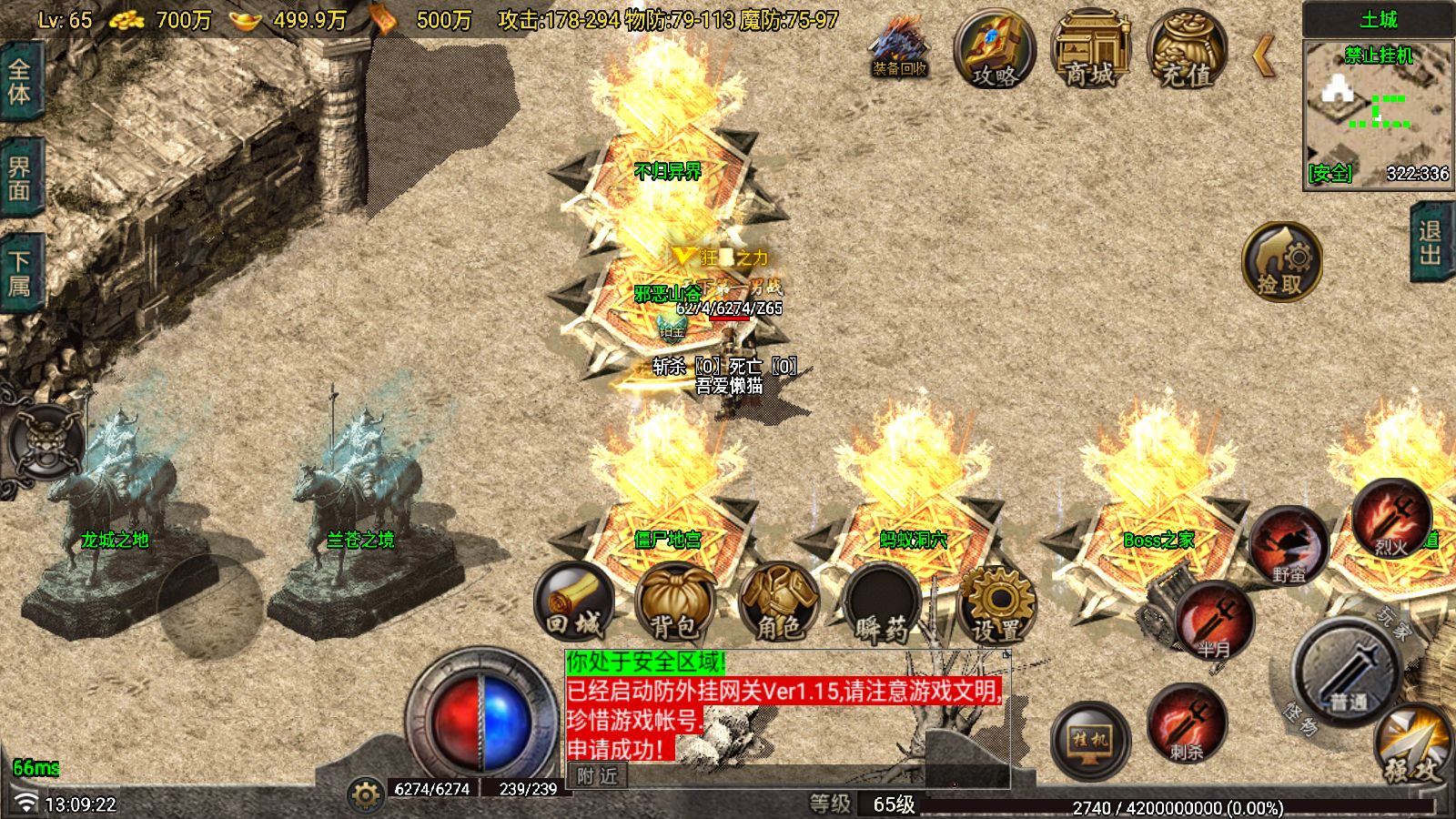Use the 回城 return-to-town scroll
This screenshot has width=1456, height=819.
pos(573,602)
